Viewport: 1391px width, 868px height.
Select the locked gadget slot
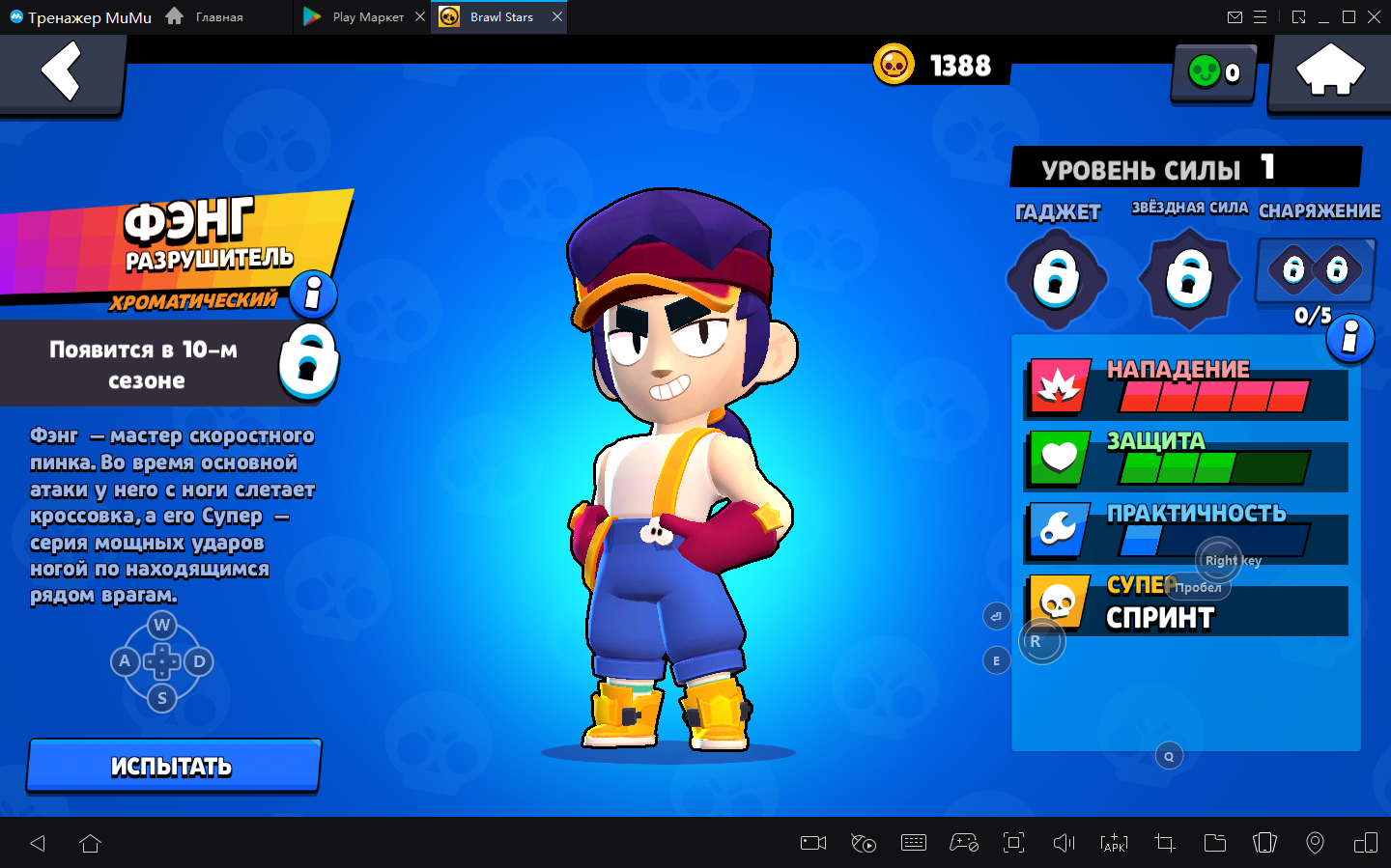pos(1056,279)
